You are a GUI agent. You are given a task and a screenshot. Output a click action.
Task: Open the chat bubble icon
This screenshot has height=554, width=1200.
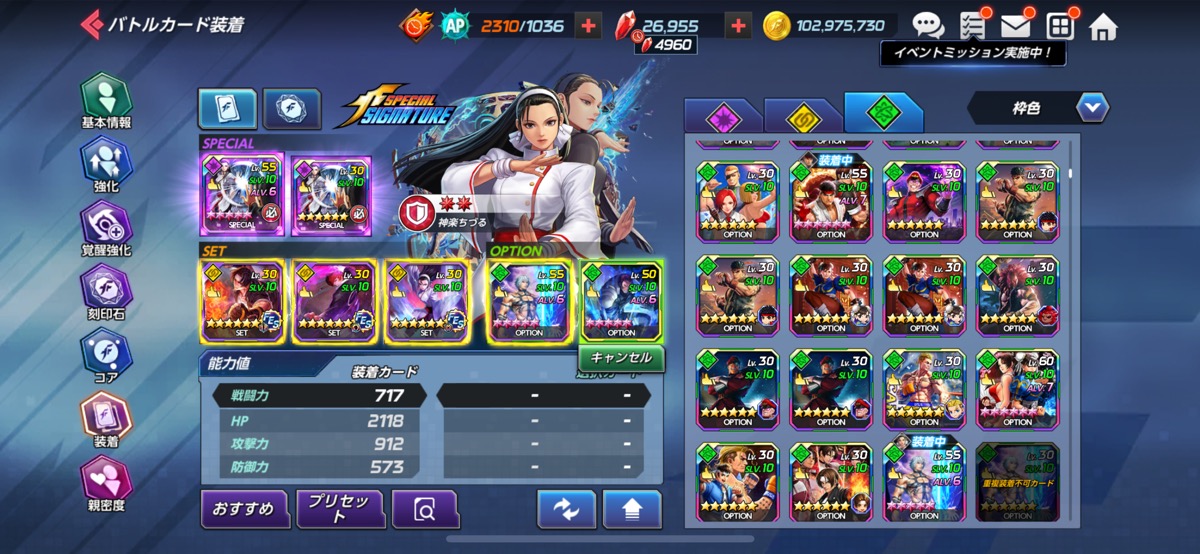point(928,26)
